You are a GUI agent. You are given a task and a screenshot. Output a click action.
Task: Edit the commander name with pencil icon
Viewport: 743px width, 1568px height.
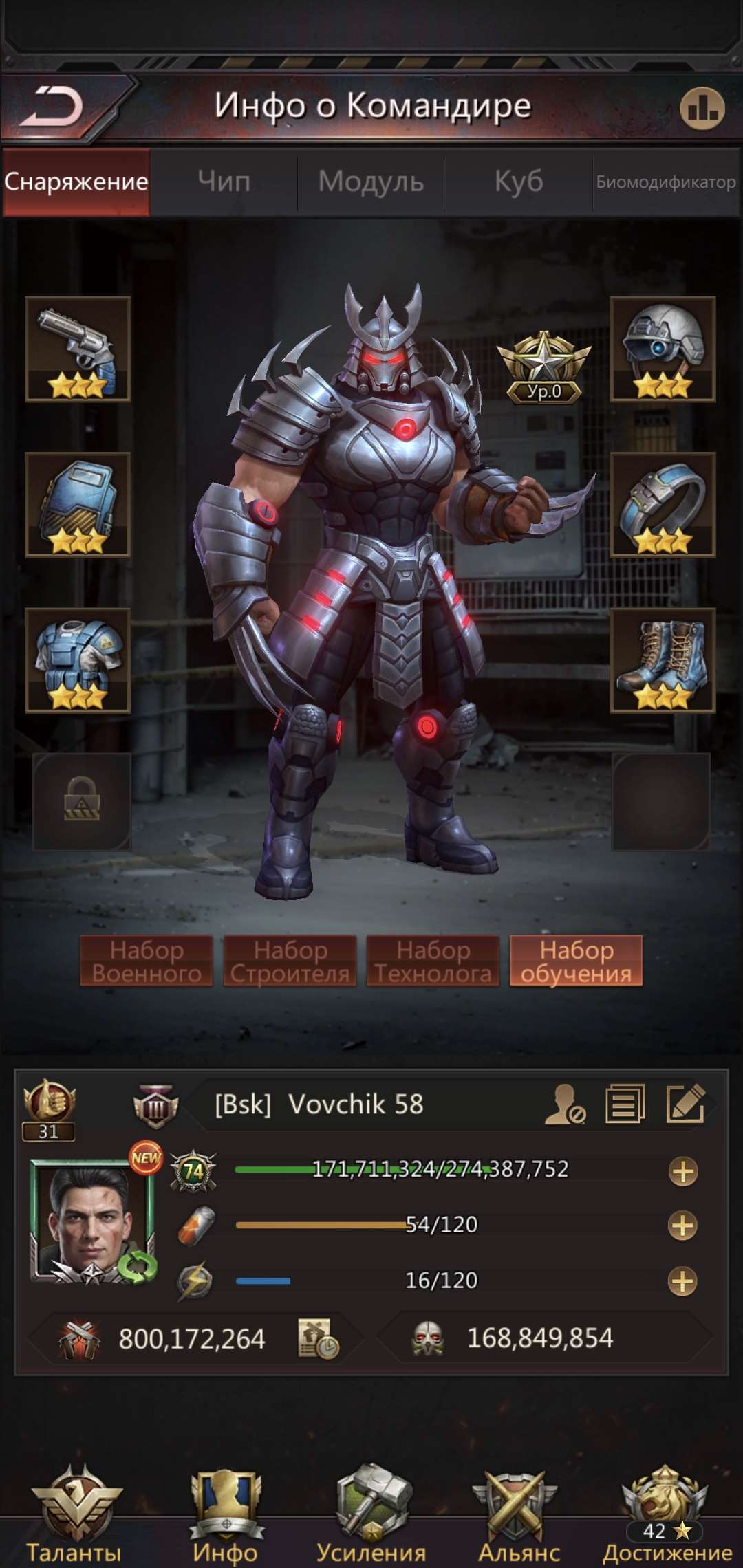click(685, 1104)
